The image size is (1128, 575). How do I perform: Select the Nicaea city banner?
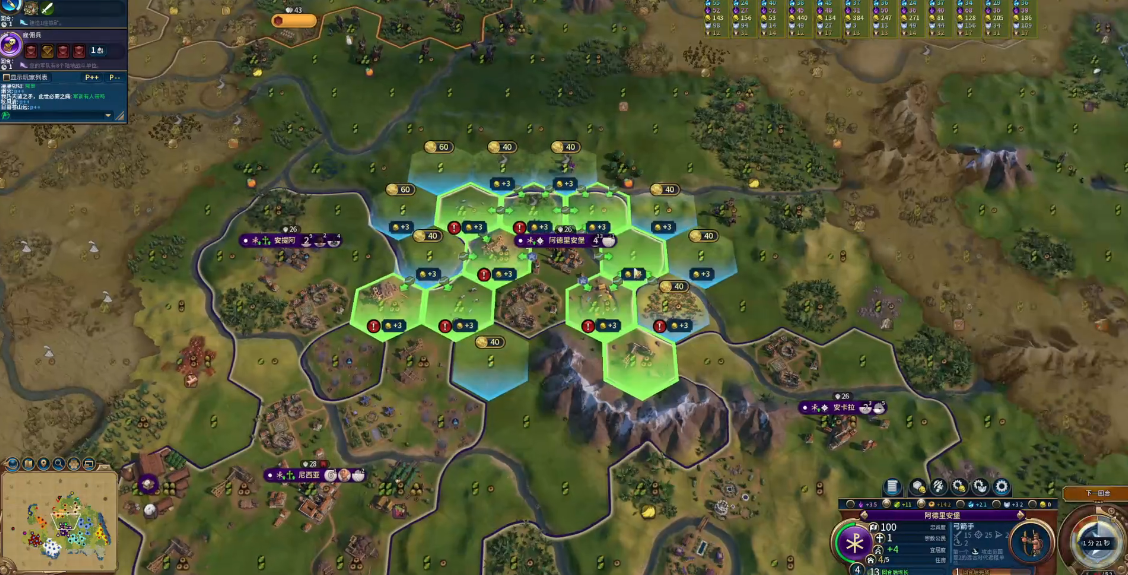point(308,475)
